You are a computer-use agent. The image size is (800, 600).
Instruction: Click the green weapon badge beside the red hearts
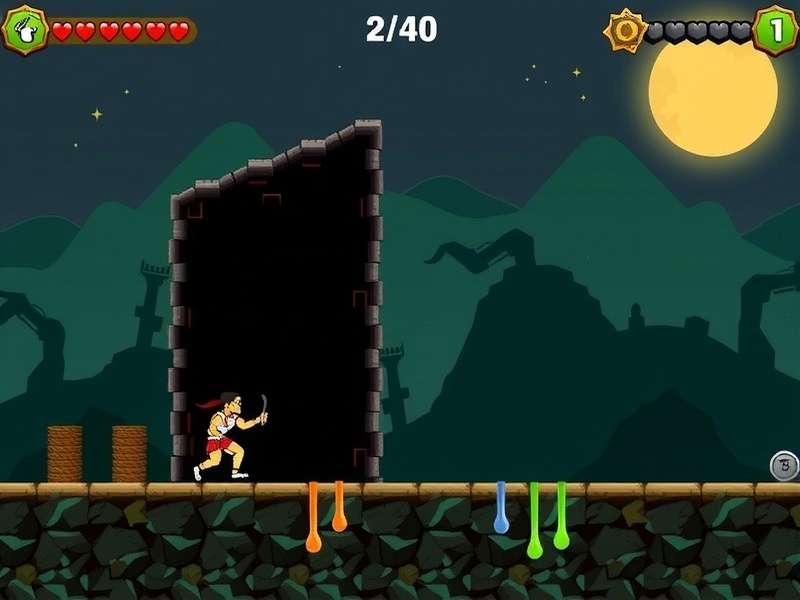[x=26, y=30]
